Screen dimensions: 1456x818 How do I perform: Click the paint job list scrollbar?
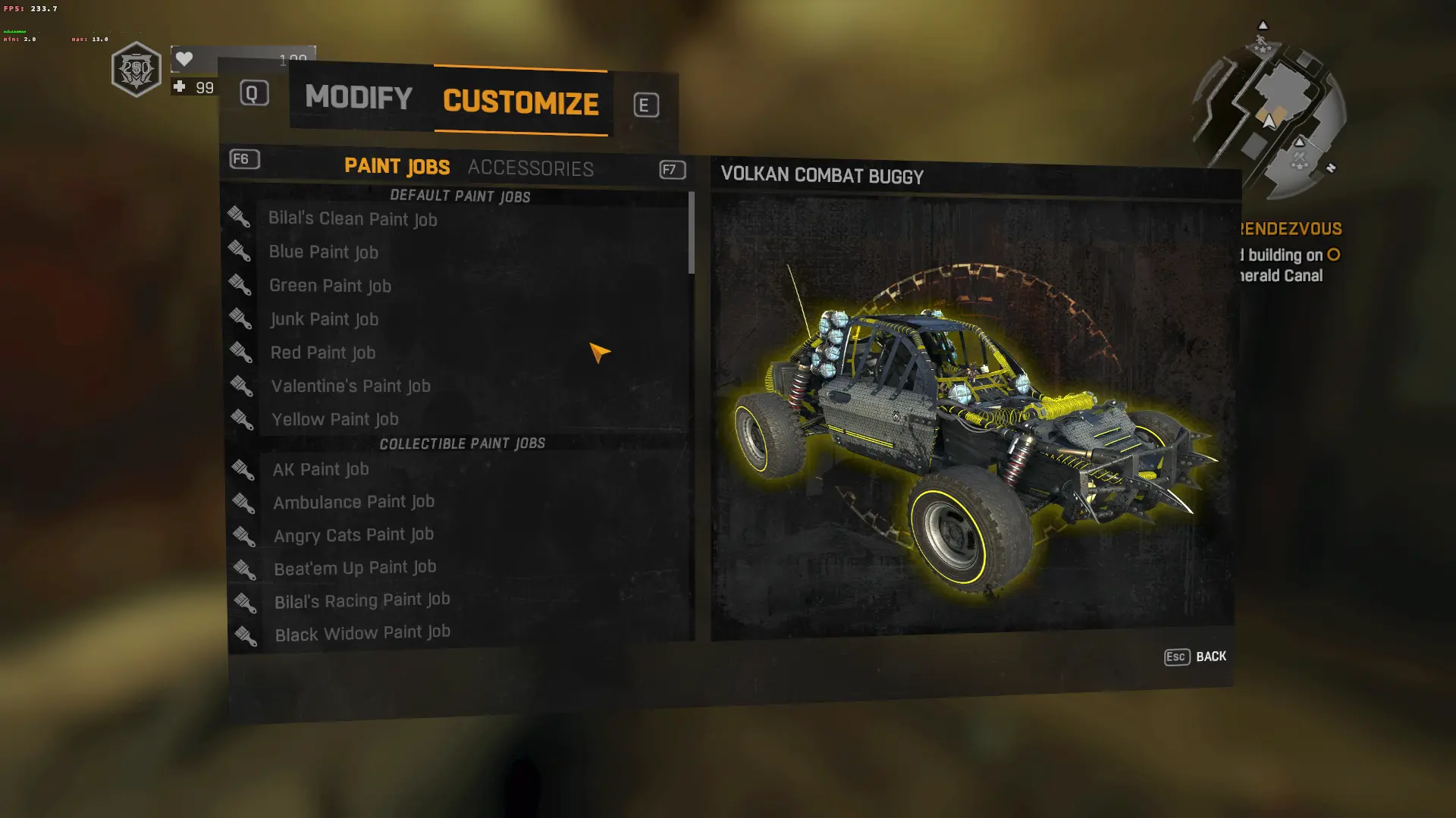pos(691,233)
